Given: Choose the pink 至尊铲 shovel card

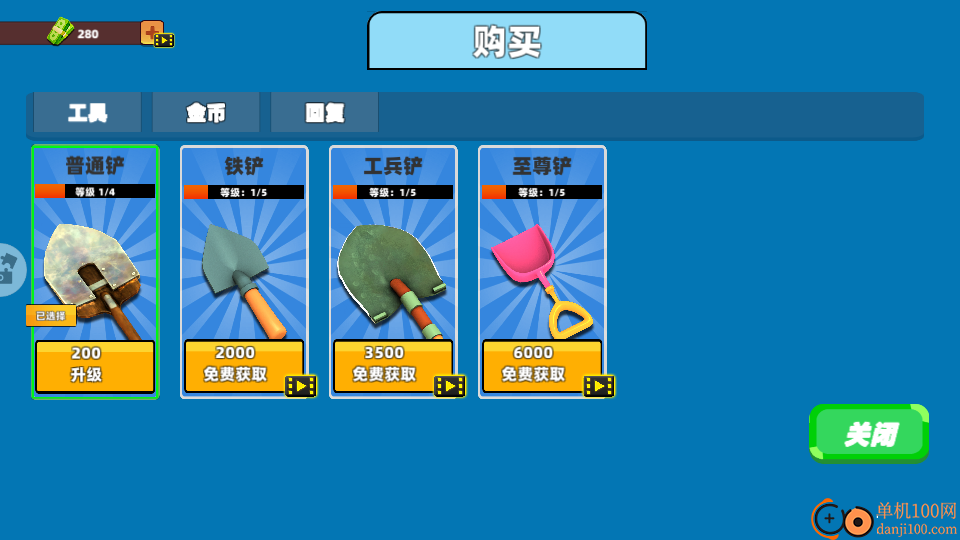Looking at the screenshot, I should [x=542, y=270].
